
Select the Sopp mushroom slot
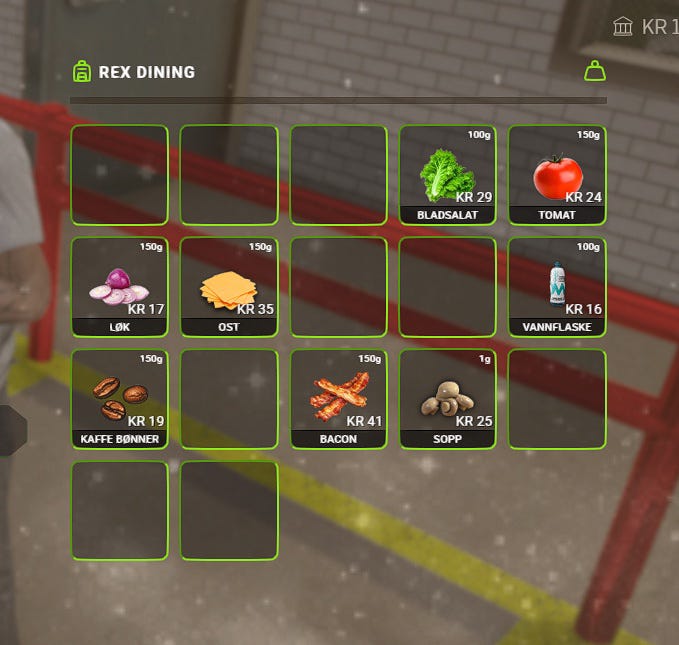coord(447,399)
